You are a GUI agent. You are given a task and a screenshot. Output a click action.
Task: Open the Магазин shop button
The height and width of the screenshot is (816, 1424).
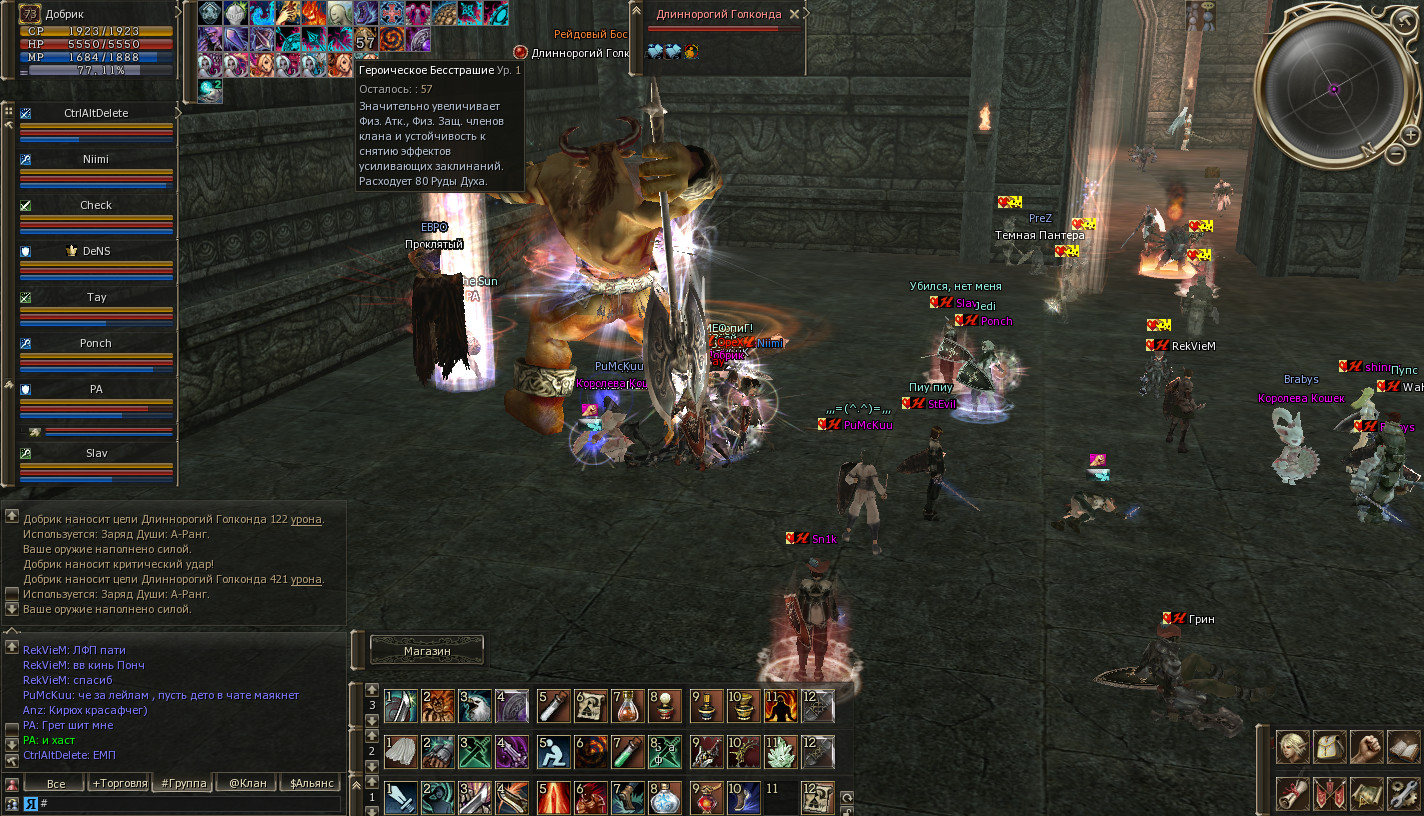click(x=427, y=650)
